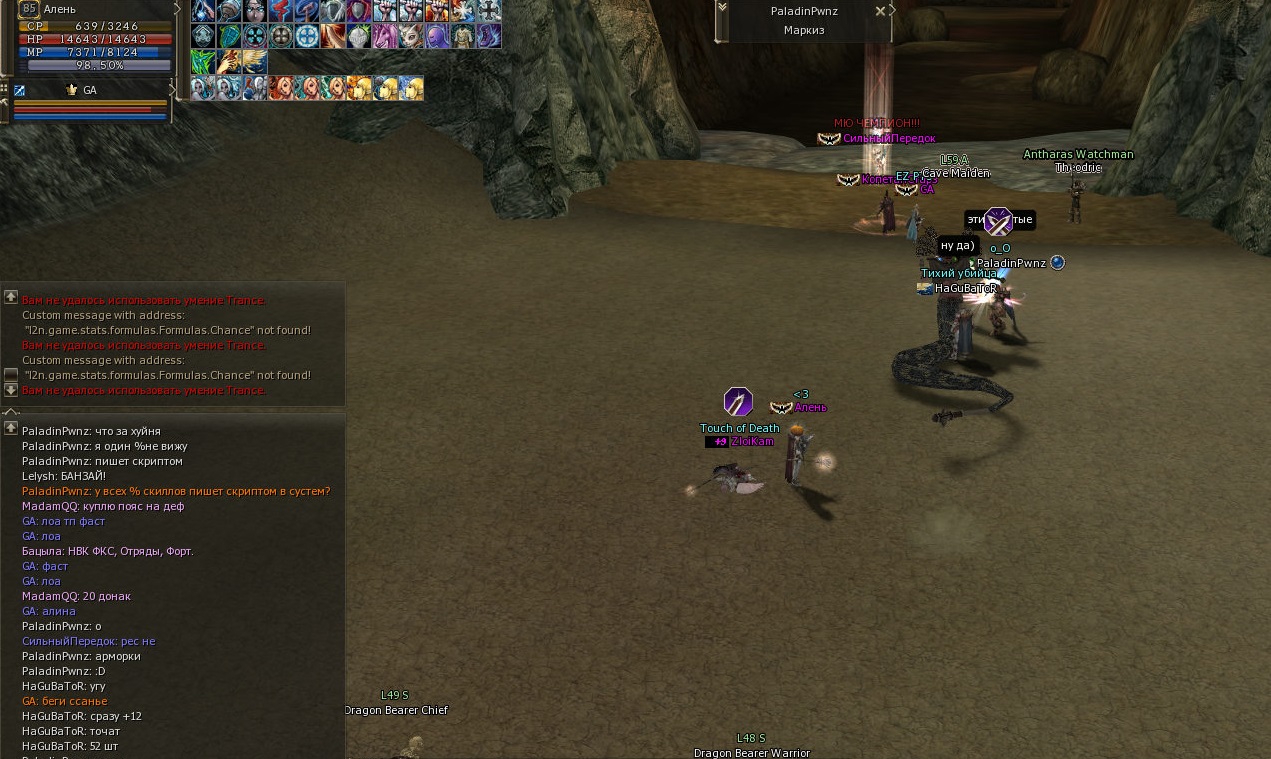Close the PaladinPwnz target window
Screen dimensions: 1271x759
(x=880, y=11)
